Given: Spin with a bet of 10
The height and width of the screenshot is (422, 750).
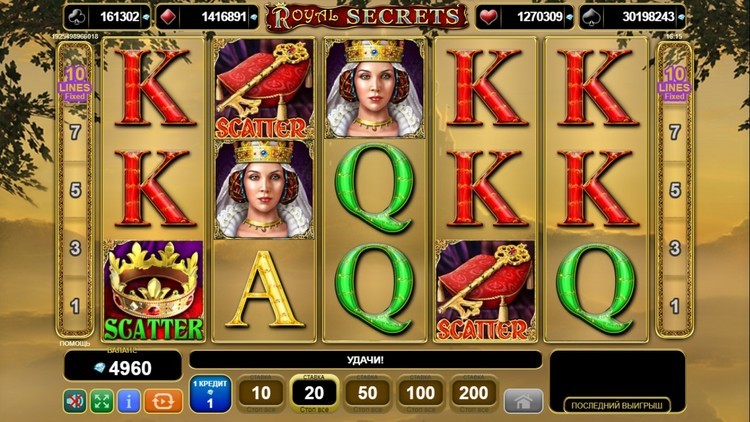Looking at the screenshot, I should [262, 393].
